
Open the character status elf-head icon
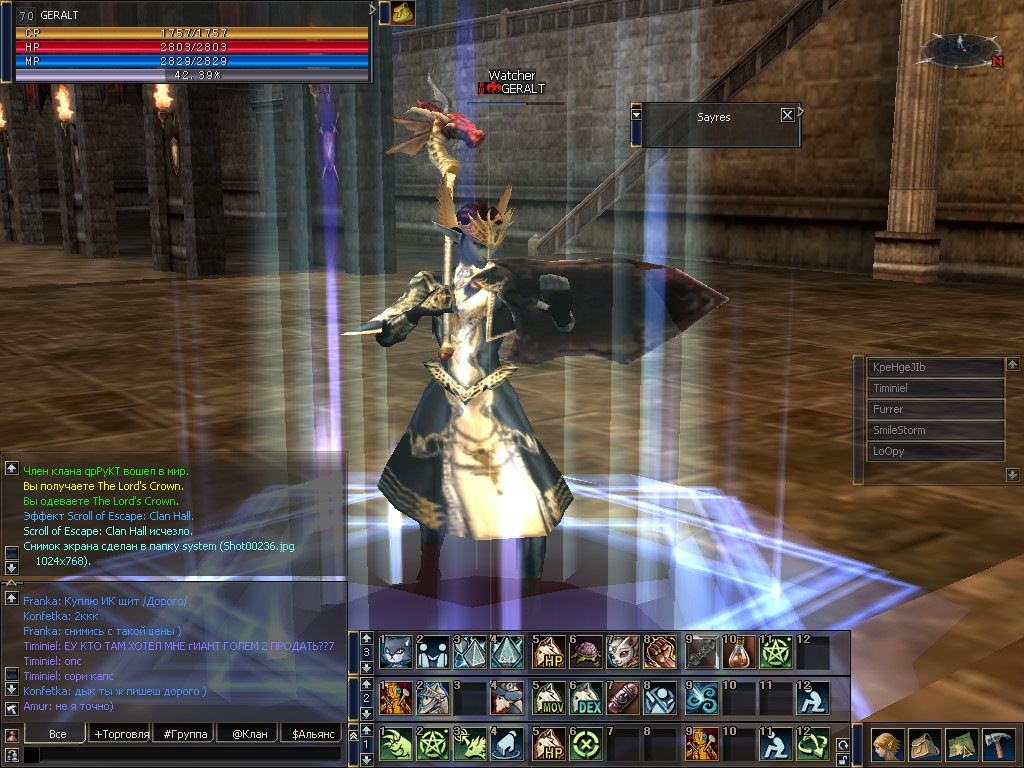click(886, 745)
